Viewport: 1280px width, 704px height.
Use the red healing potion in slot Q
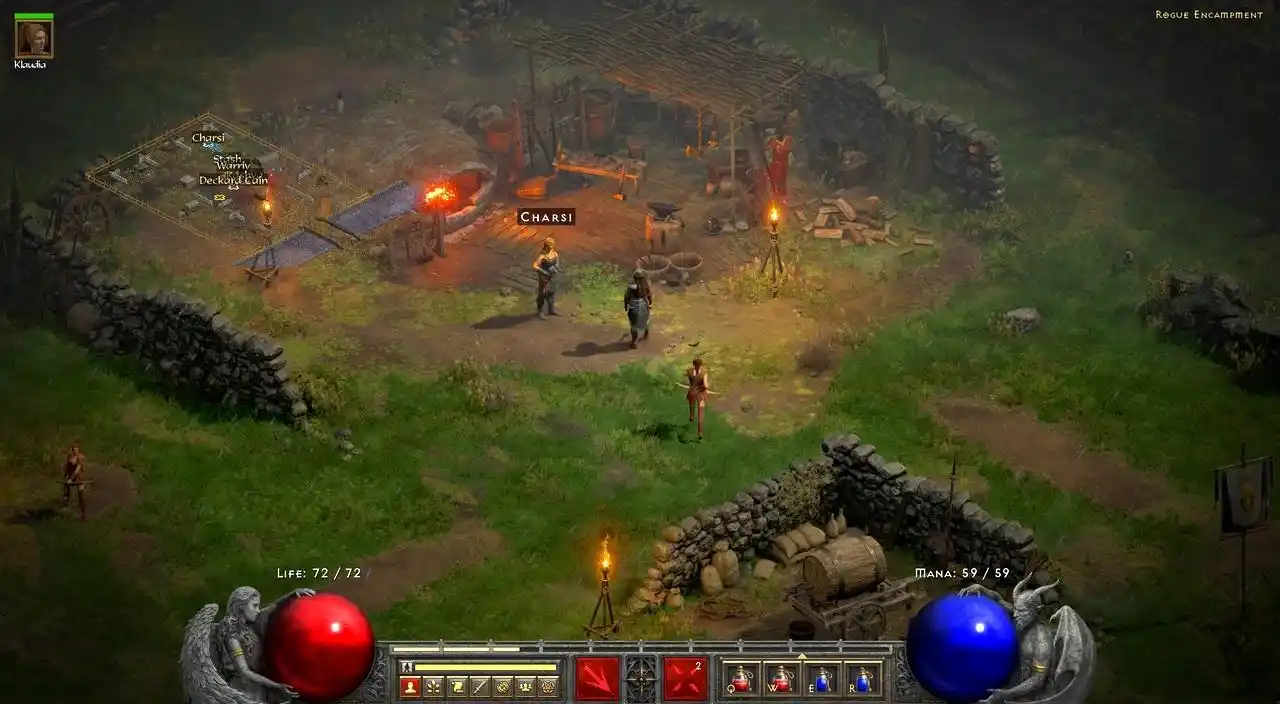click(741, 679)
